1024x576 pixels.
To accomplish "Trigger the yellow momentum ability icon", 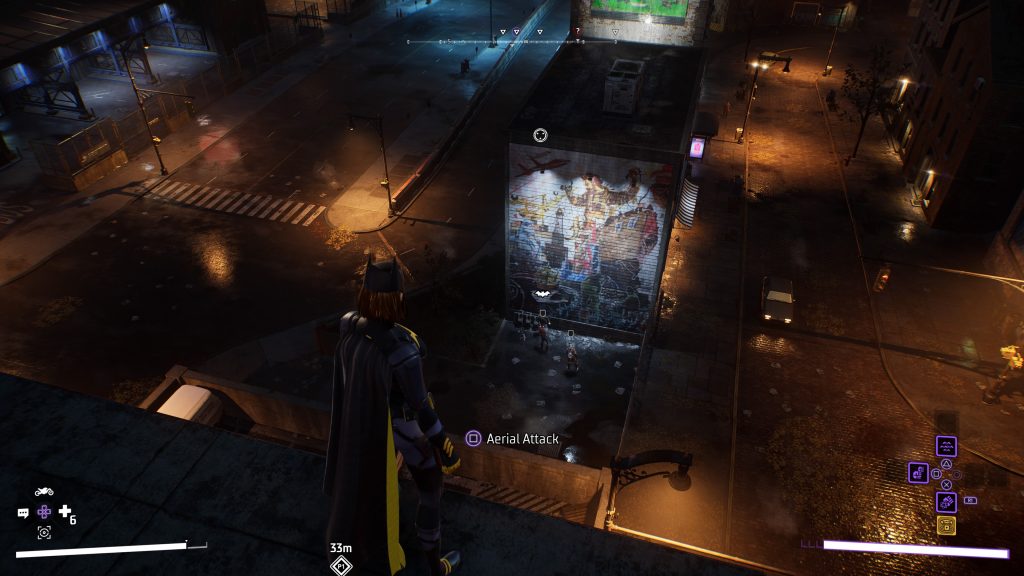I will tap(946, 526).
